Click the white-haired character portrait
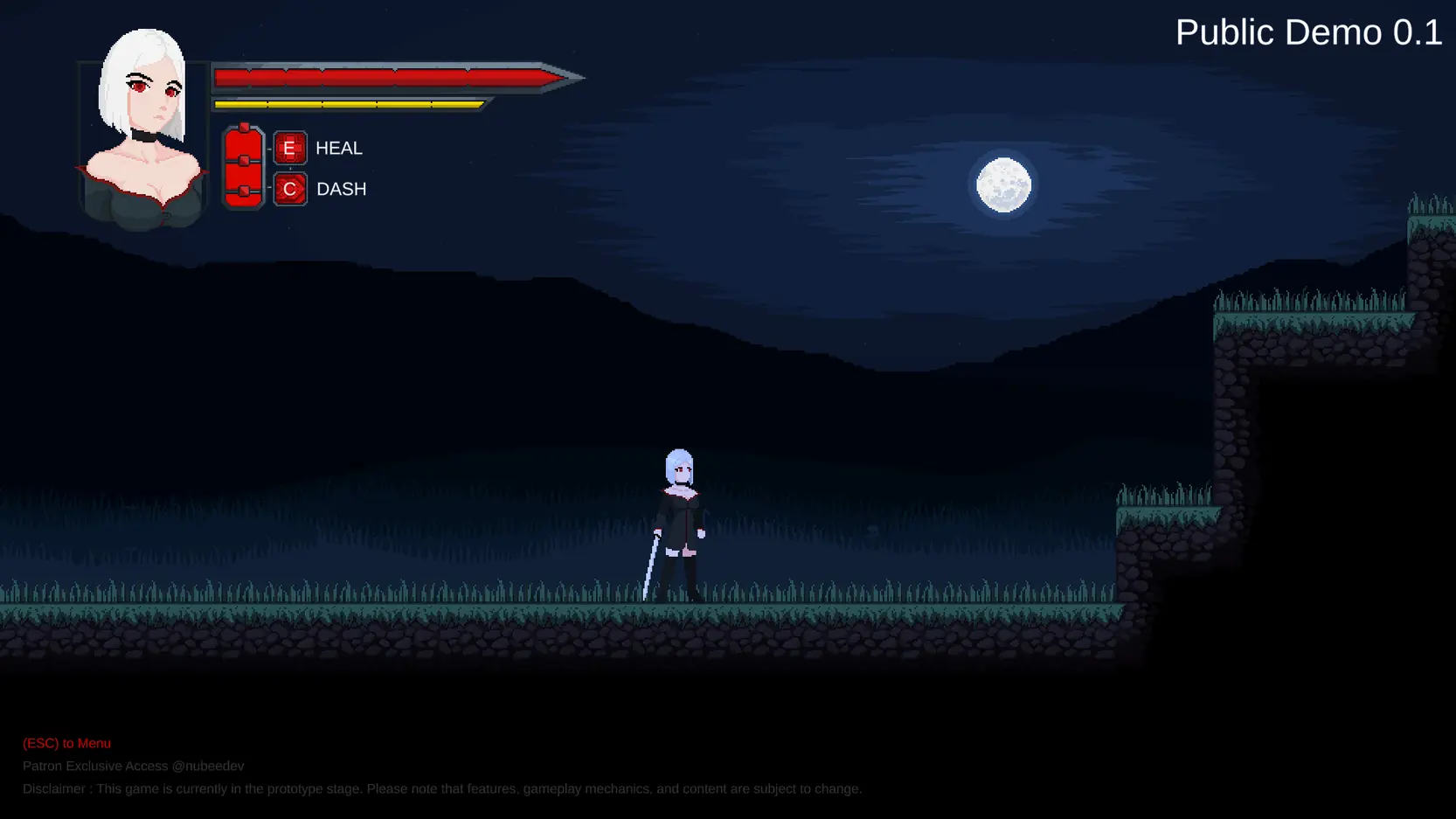Screen dimensions: 1456x819 tap(143, 131)
